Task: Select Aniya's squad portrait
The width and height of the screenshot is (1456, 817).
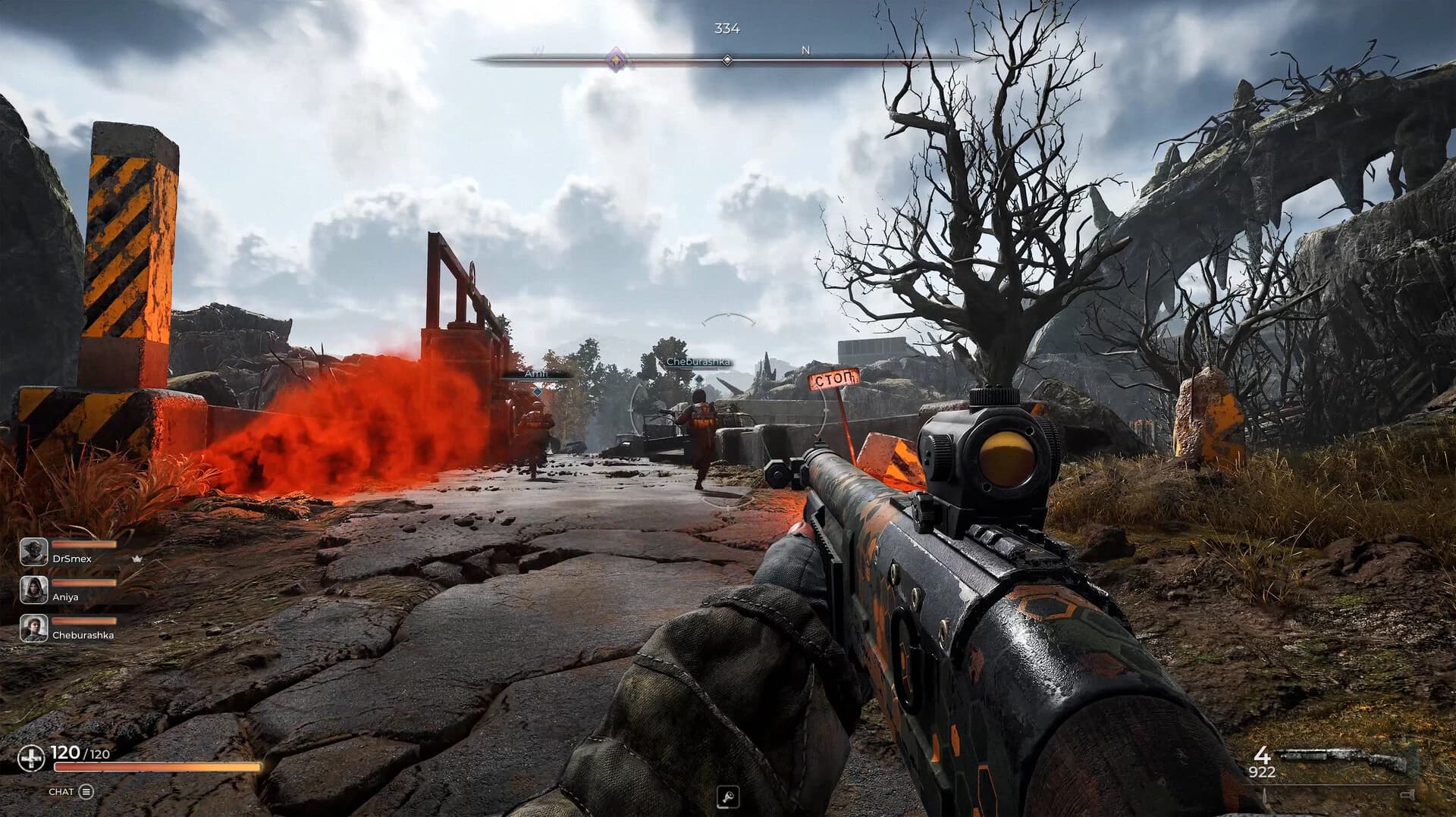Action: click(33, 590)
